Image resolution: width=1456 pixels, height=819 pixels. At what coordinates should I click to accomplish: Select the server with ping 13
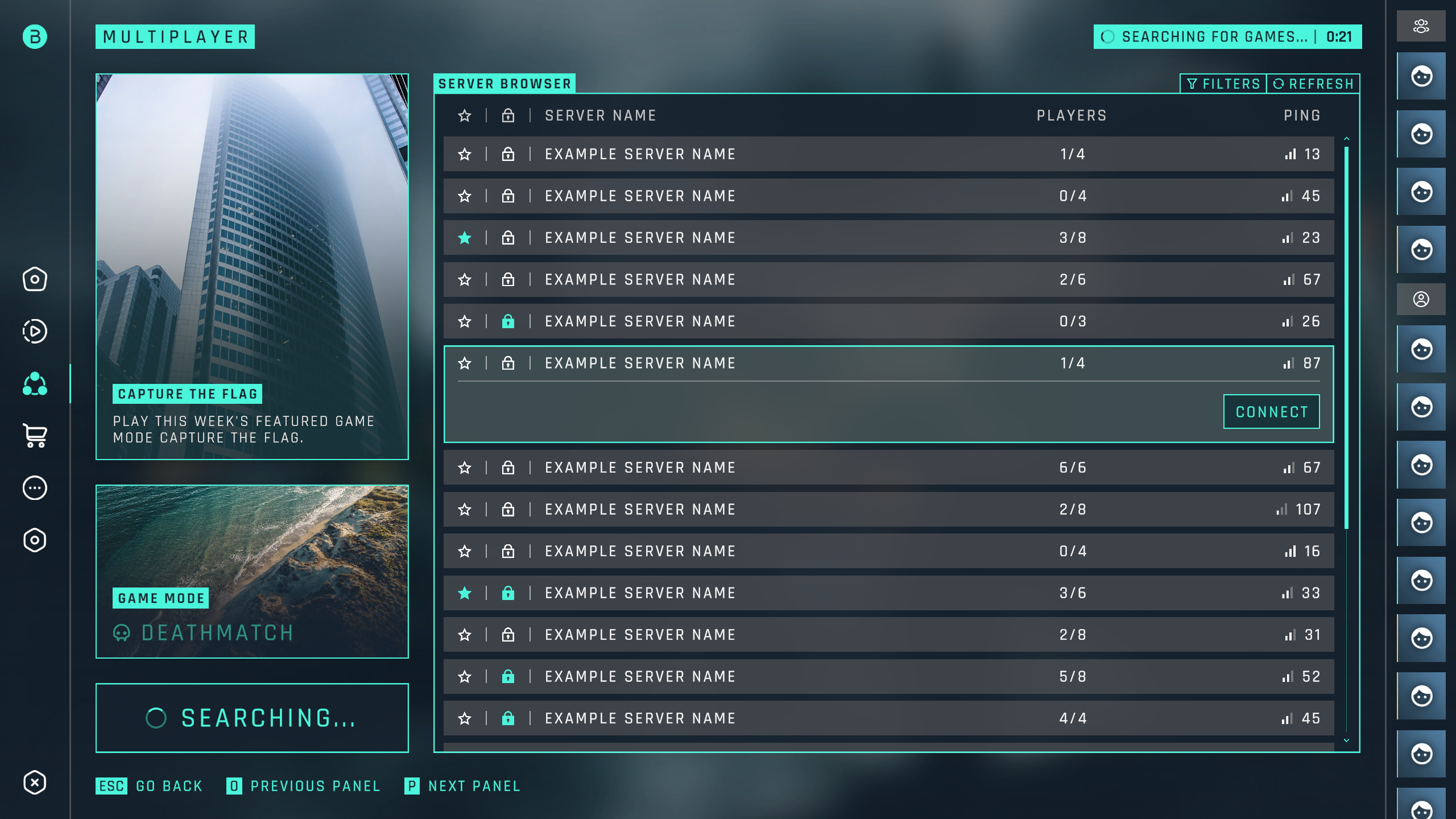[x=887, y=154]
